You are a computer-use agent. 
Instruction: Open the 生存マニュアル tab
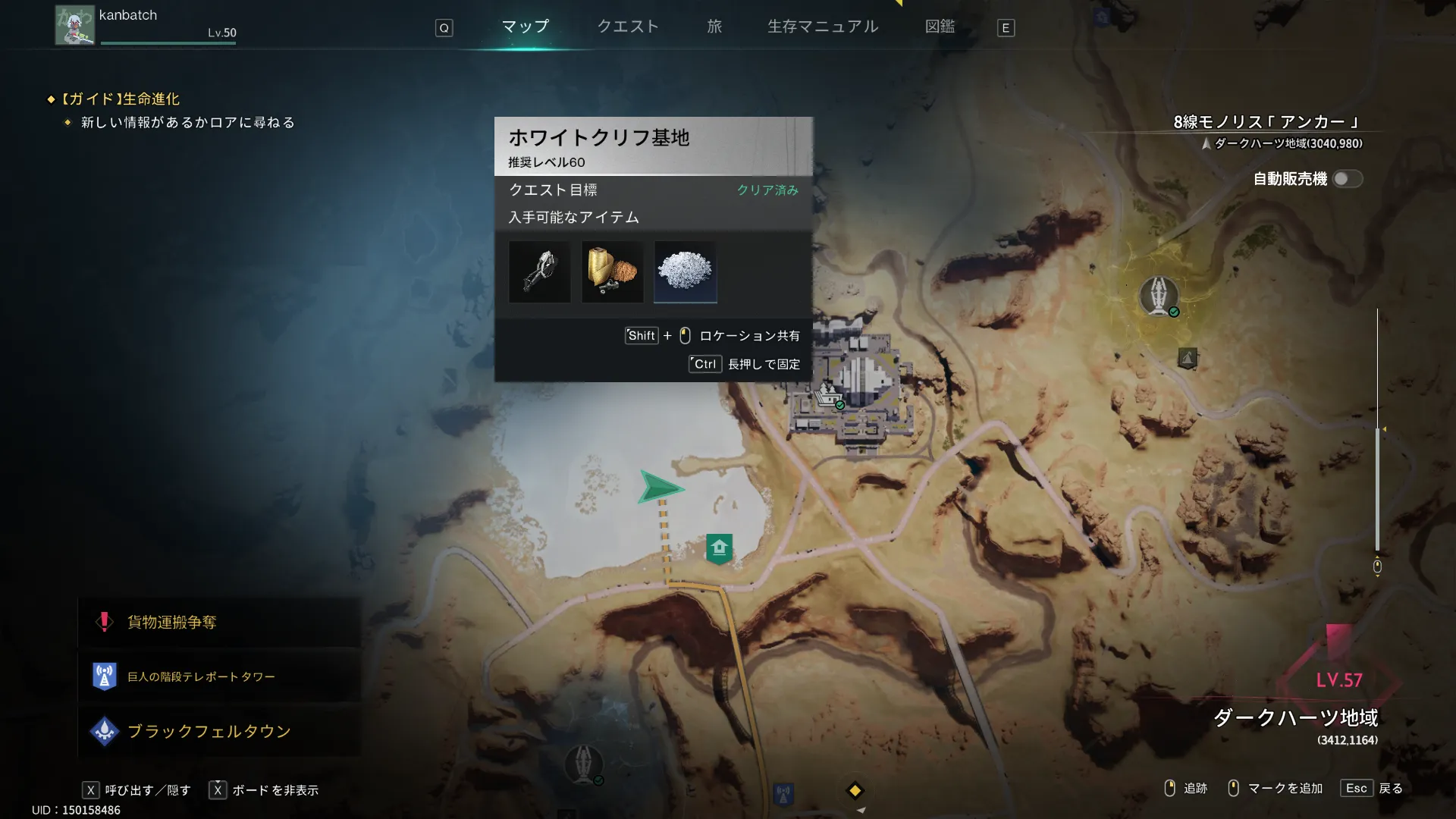click(823, 27)
